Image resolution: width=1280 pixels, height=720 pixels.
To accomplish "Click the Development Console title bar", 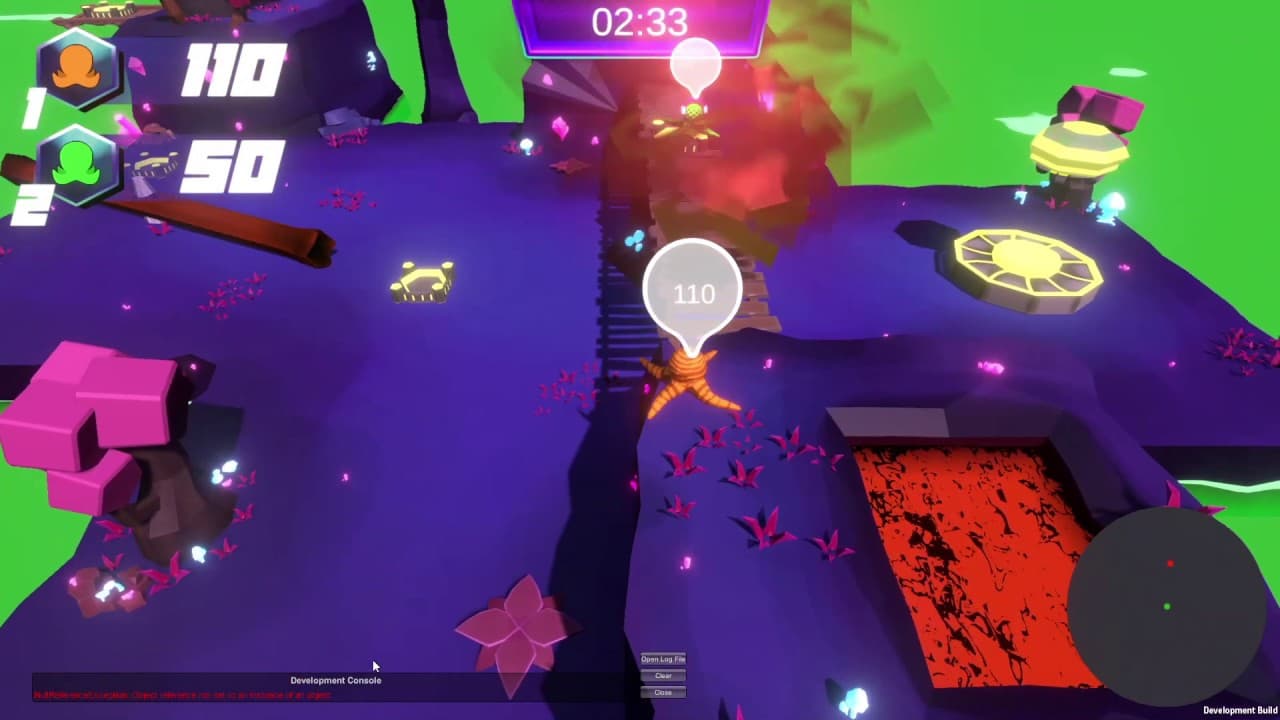I will (x=336, y=679).
